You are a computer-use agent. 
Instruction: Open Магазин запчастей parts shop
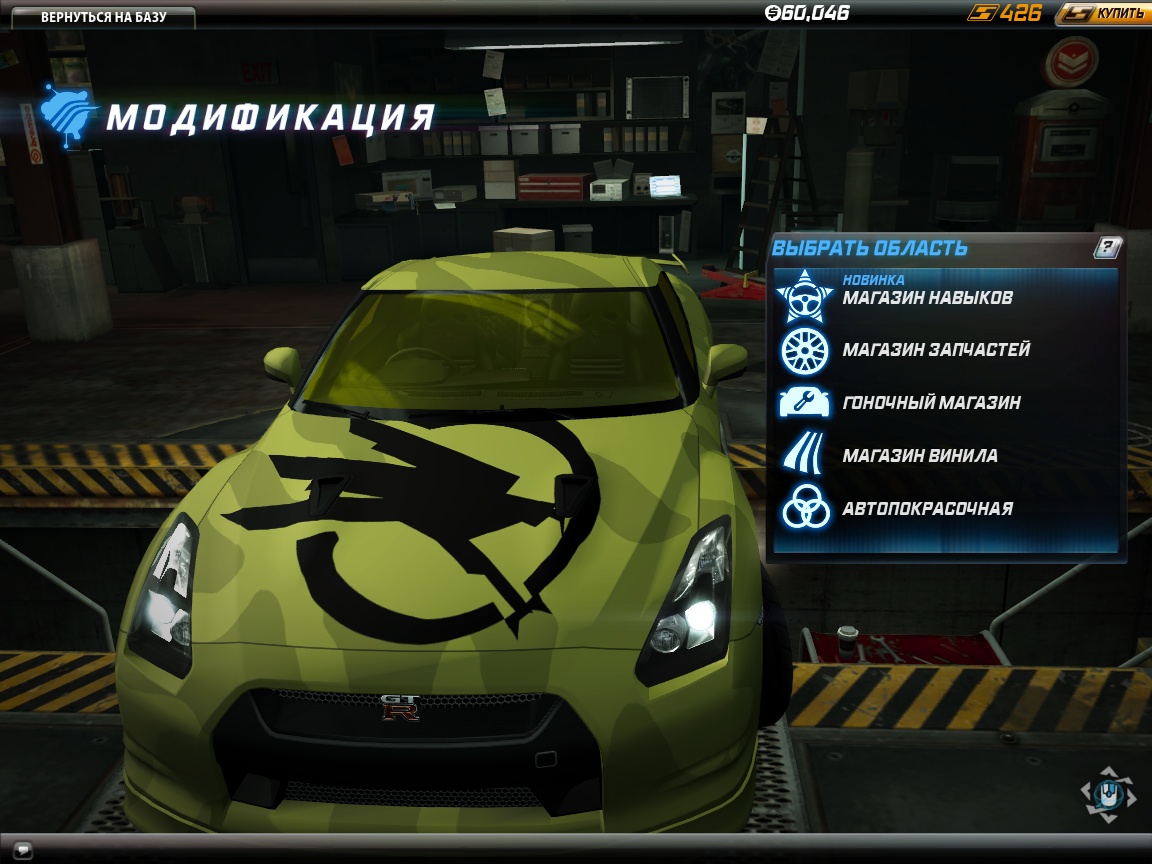click(935, 350)
